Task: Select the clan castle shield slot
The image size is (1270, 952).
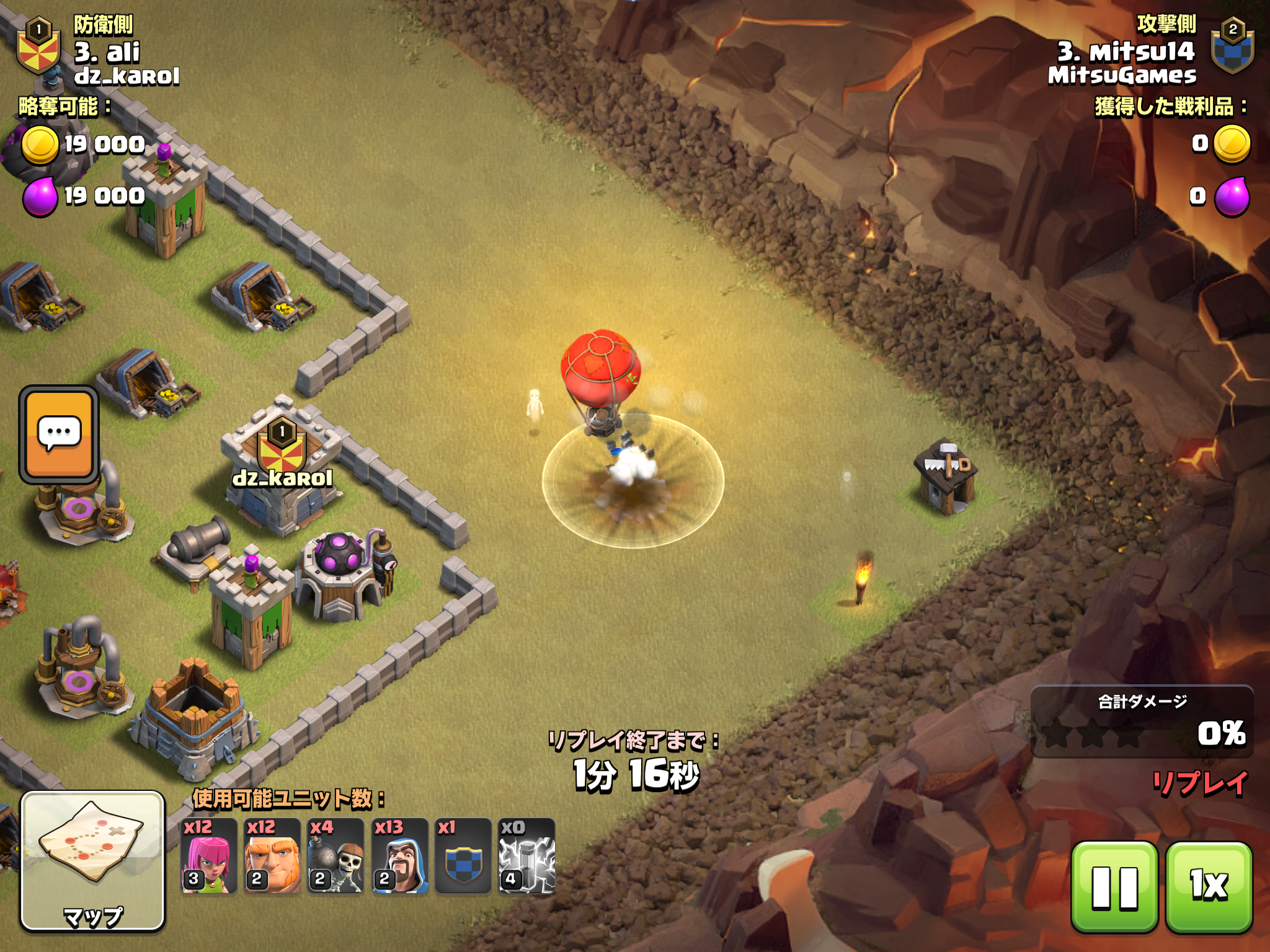Action: coord(463,856)
